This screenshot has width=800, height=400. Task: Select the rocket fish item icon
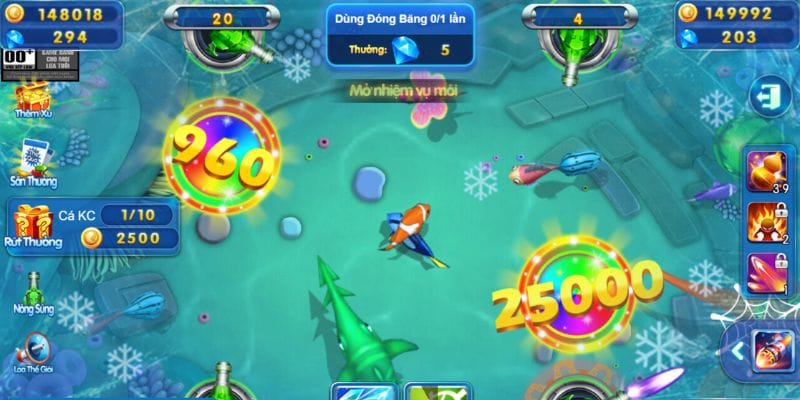click(772, 350)
